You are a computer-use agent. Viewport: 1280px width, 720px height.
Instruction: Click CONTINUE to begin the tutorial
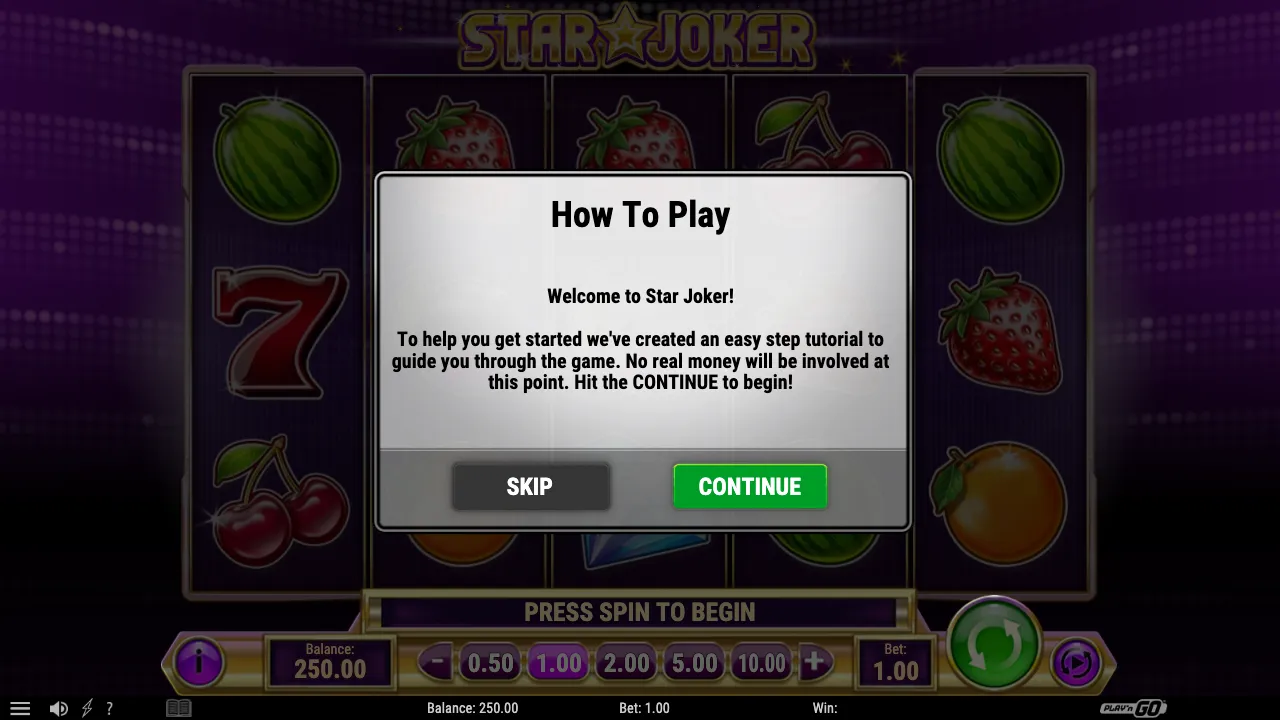[x=750, y=487]
